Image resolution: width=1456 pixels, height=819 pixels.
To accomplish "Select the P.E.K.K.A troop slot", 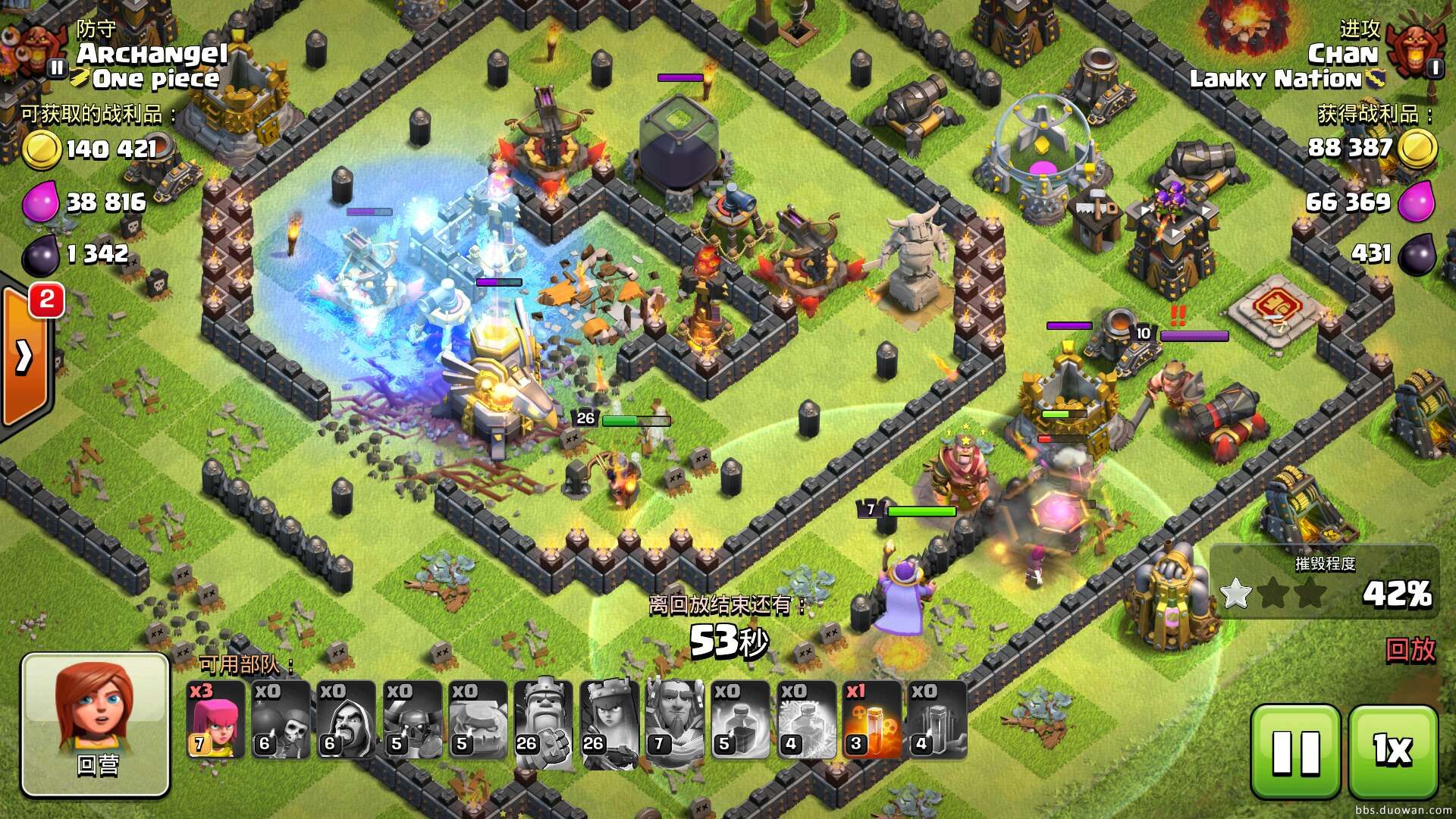I will point(413,720).
